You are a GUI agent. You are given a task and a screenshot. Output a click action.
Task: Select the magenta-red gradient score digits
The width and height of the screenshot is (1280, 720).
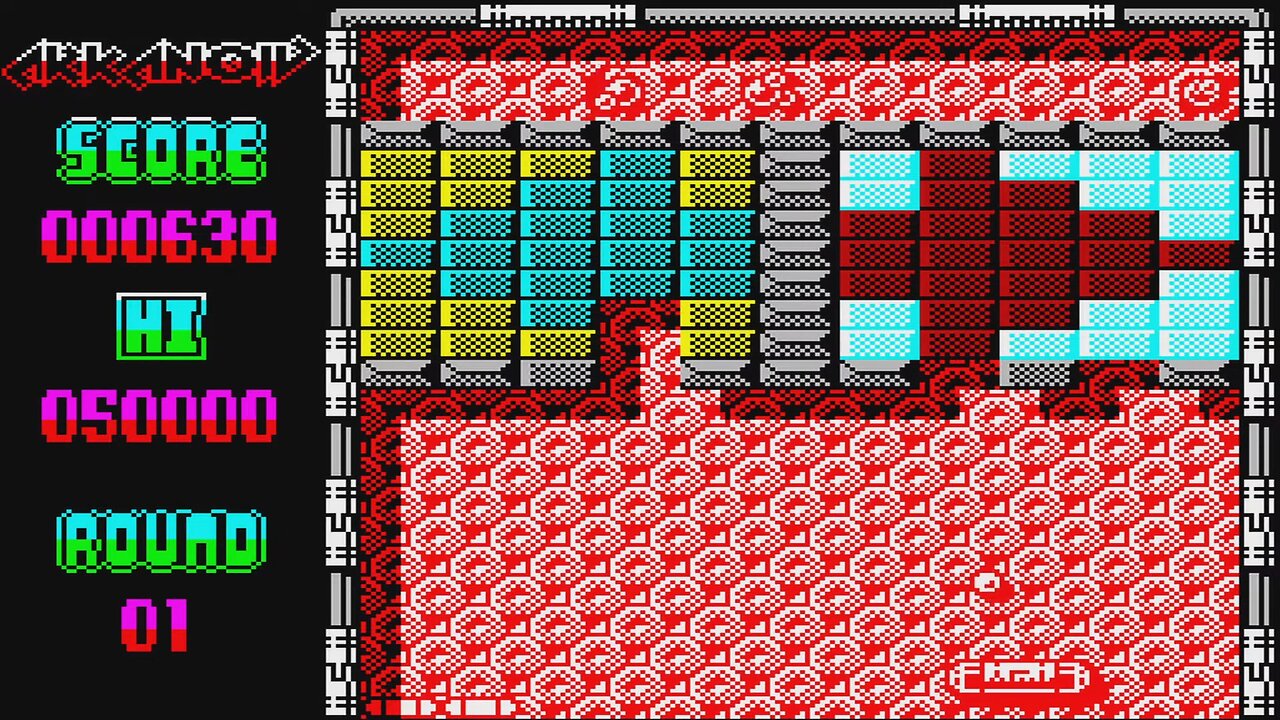tap(158, 235)
